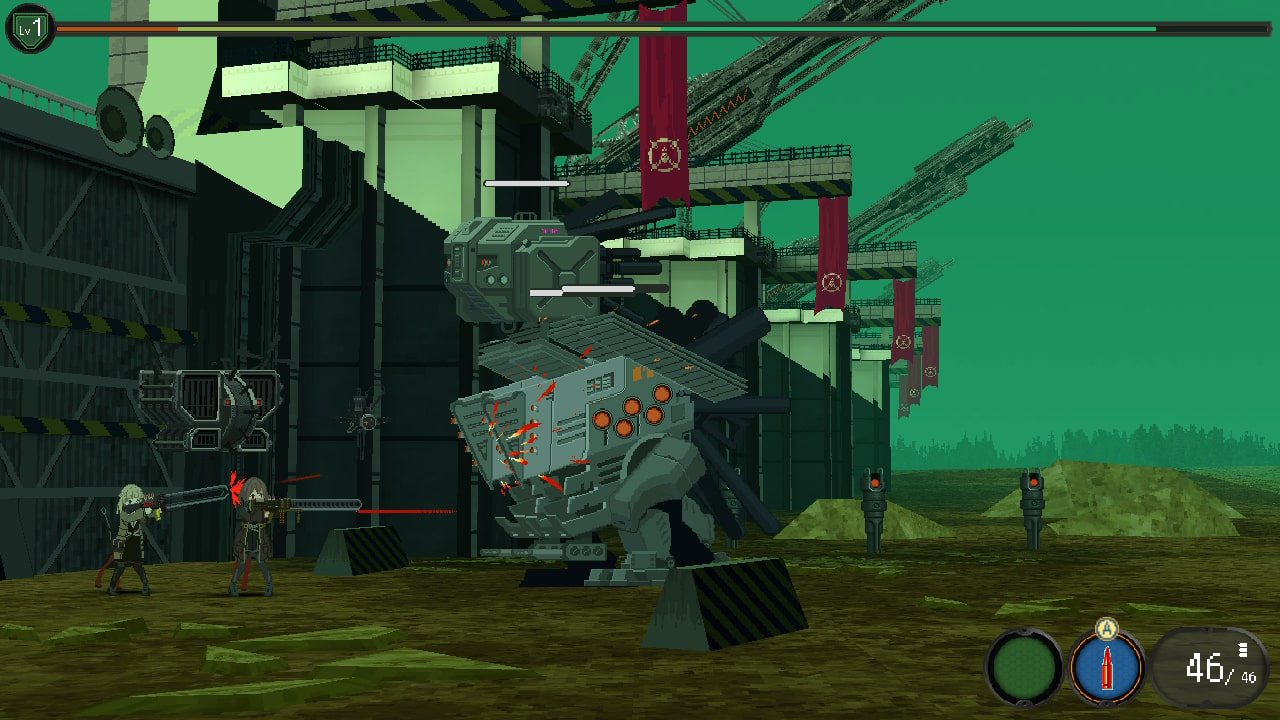Viewport: 1280px width, 720px height.
Task: Select the empty green circular skill slot
Action: click(x=1024, y=667)
